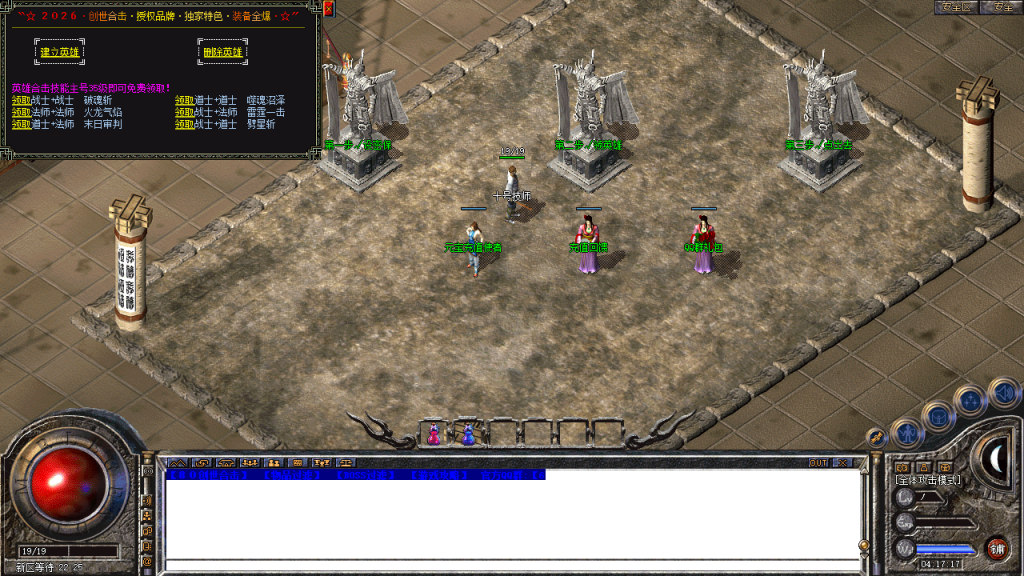Open the character equipment round button
Viewport: 1024px width, 576px height.
coord(906,433)
